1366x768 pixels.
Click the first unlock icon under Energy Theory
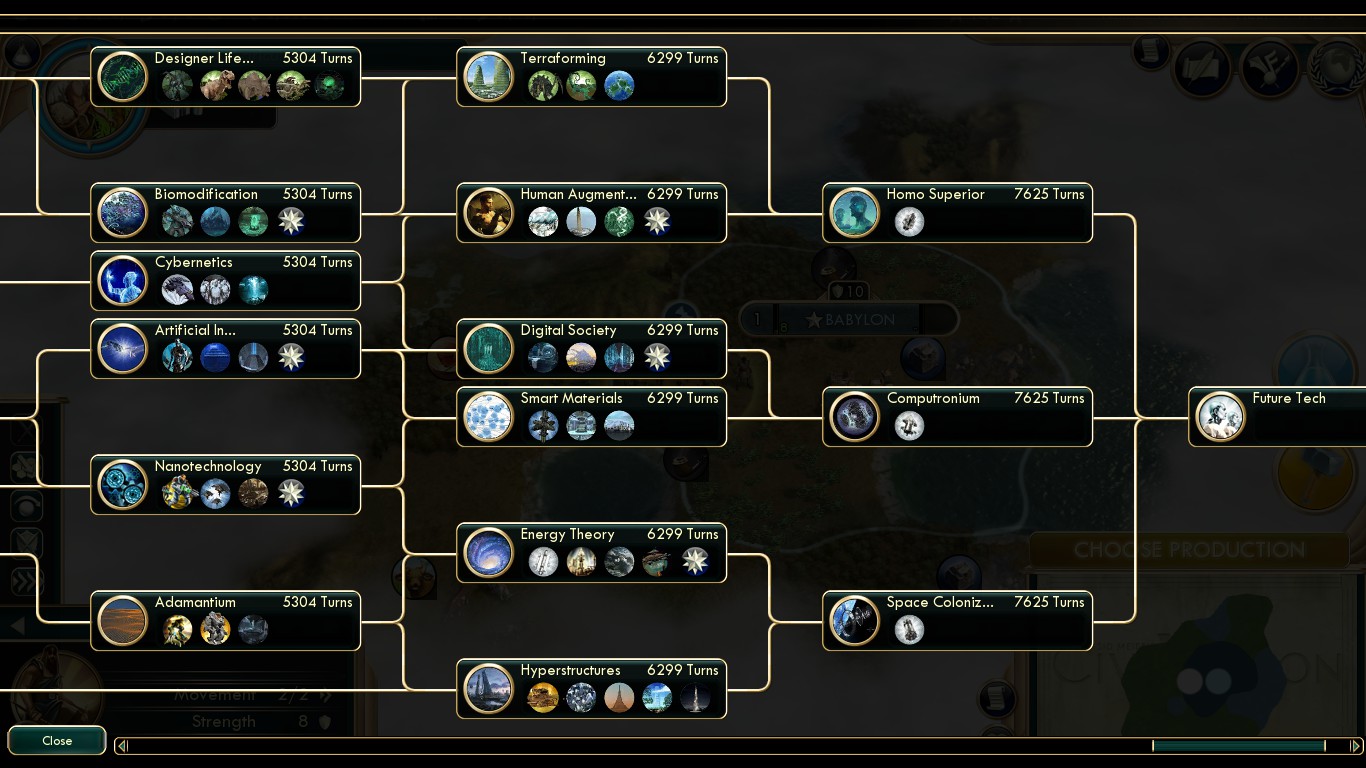pyautogui.click(x=543, y=561)
